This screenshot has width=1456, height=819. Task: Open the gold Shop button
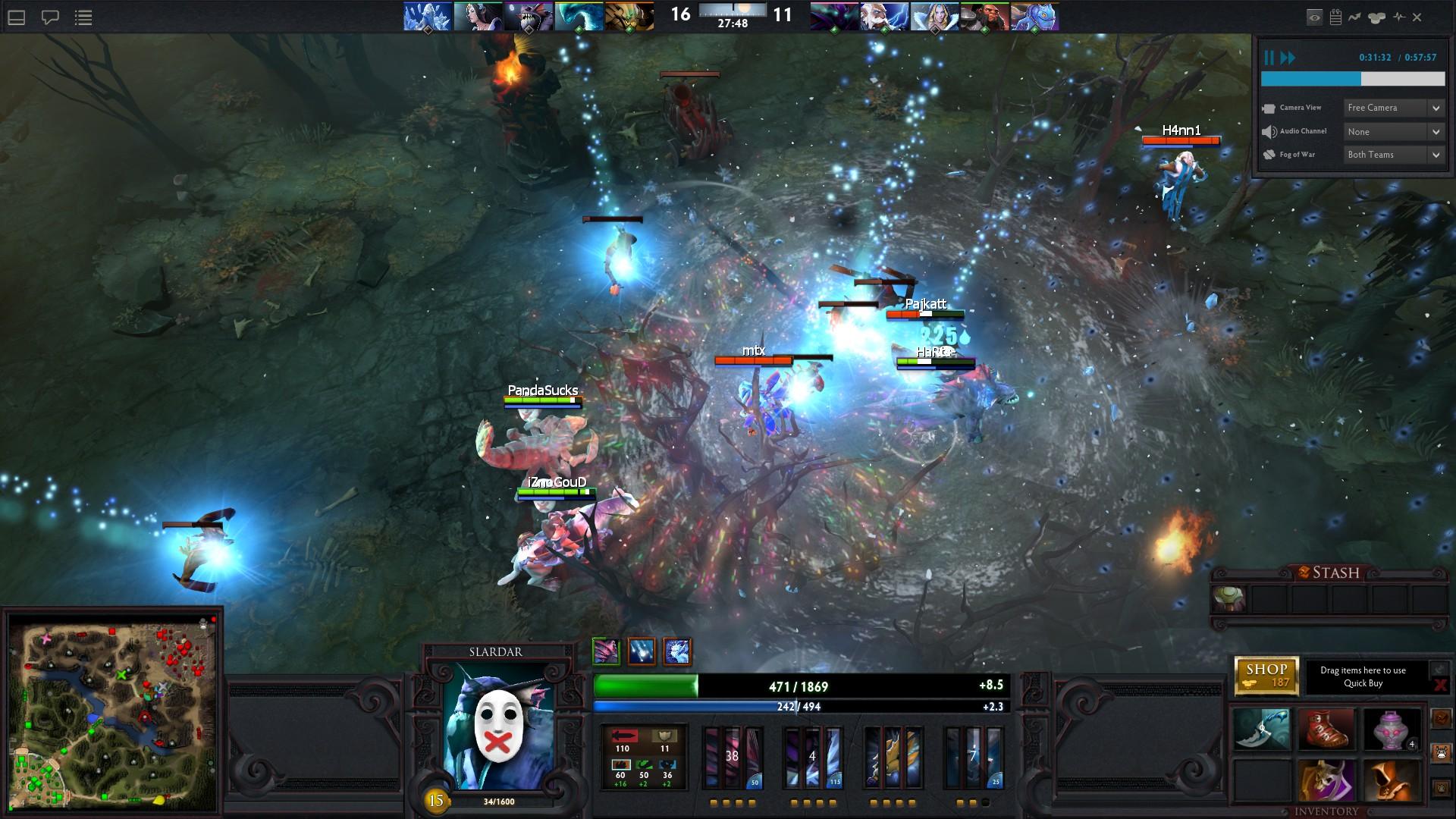point(1266,675)
